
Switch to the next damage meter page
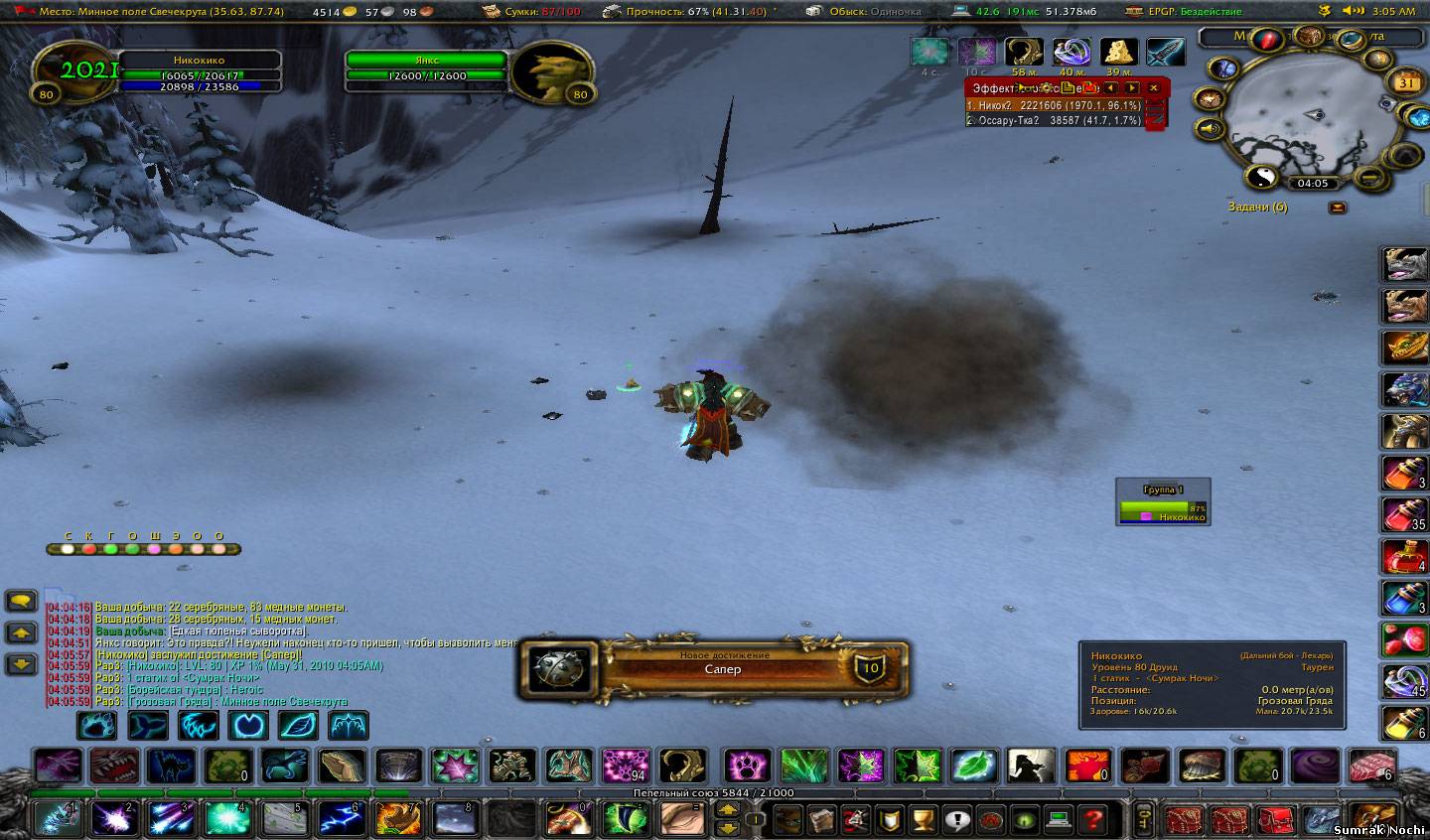click(1131, 88)
